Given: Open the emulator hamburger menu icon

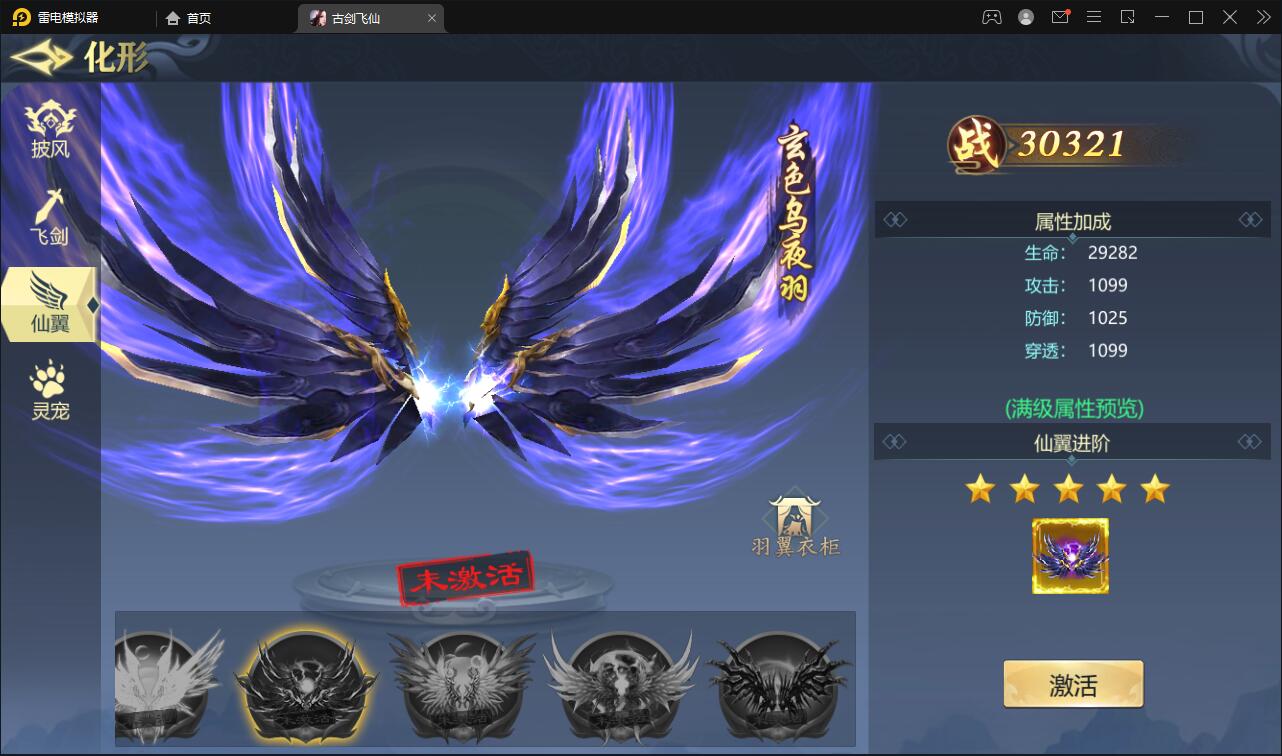Looking at the screenshot, I should coord(1094,17).
